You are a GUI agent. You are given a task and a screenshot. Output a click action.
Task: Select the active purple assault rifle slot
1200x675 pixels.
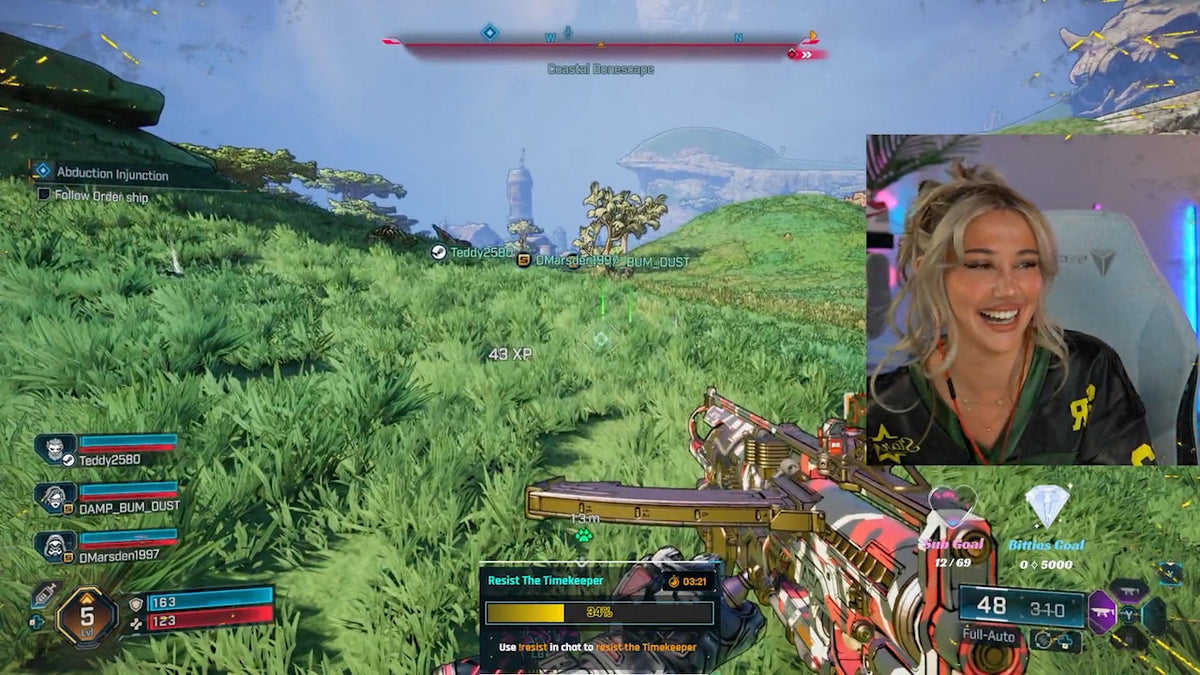click(1101, 612)
